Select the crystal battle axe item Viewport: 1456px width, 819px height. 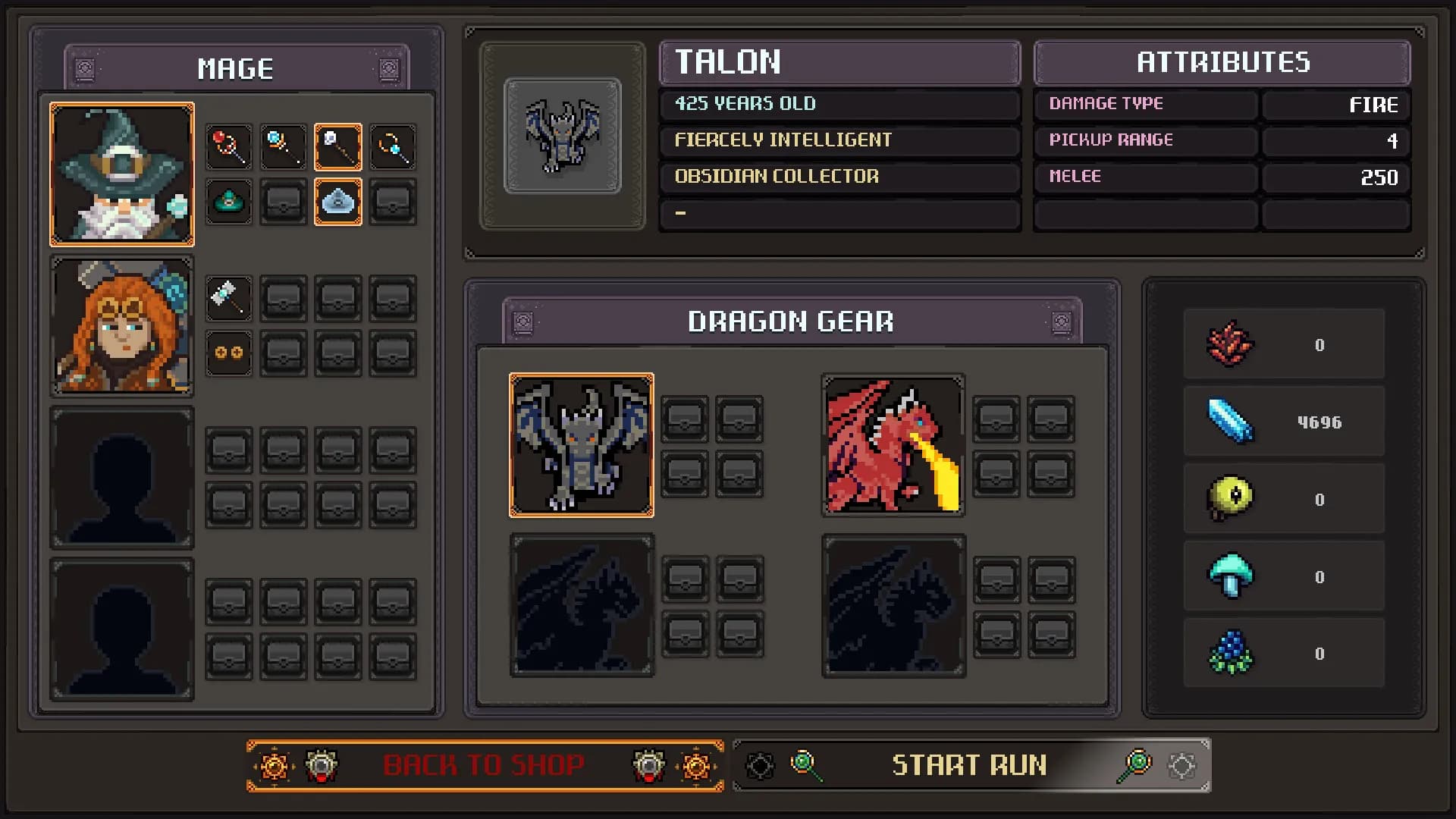tap(229, 298)
